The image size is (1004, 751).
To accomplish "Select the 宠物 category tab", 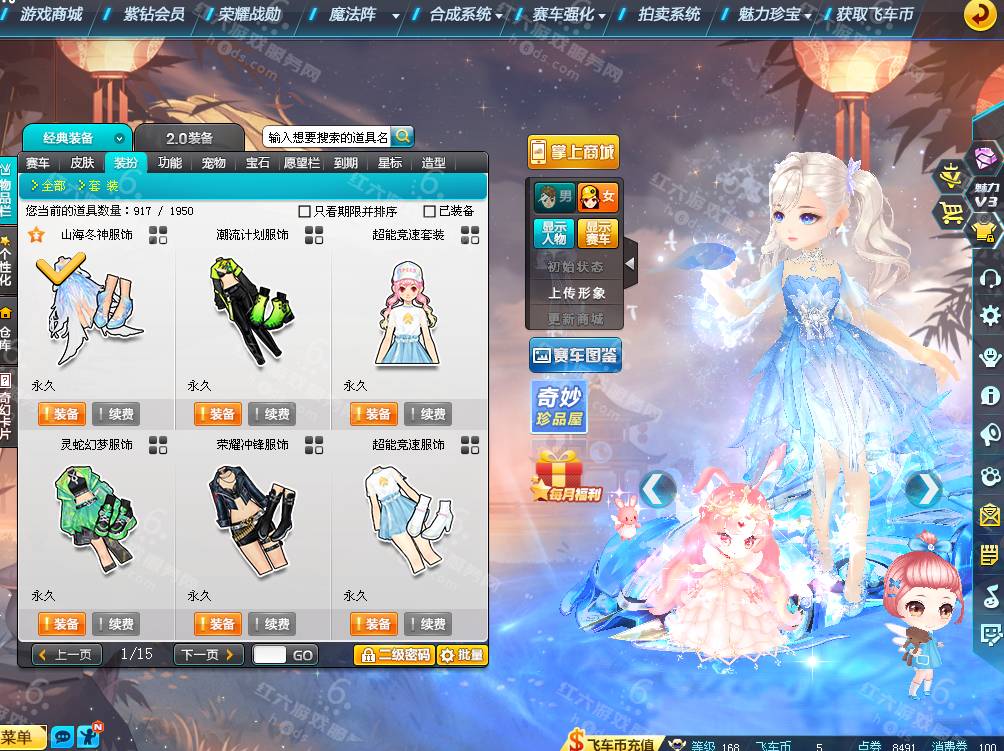I will (x=214, y=163).
